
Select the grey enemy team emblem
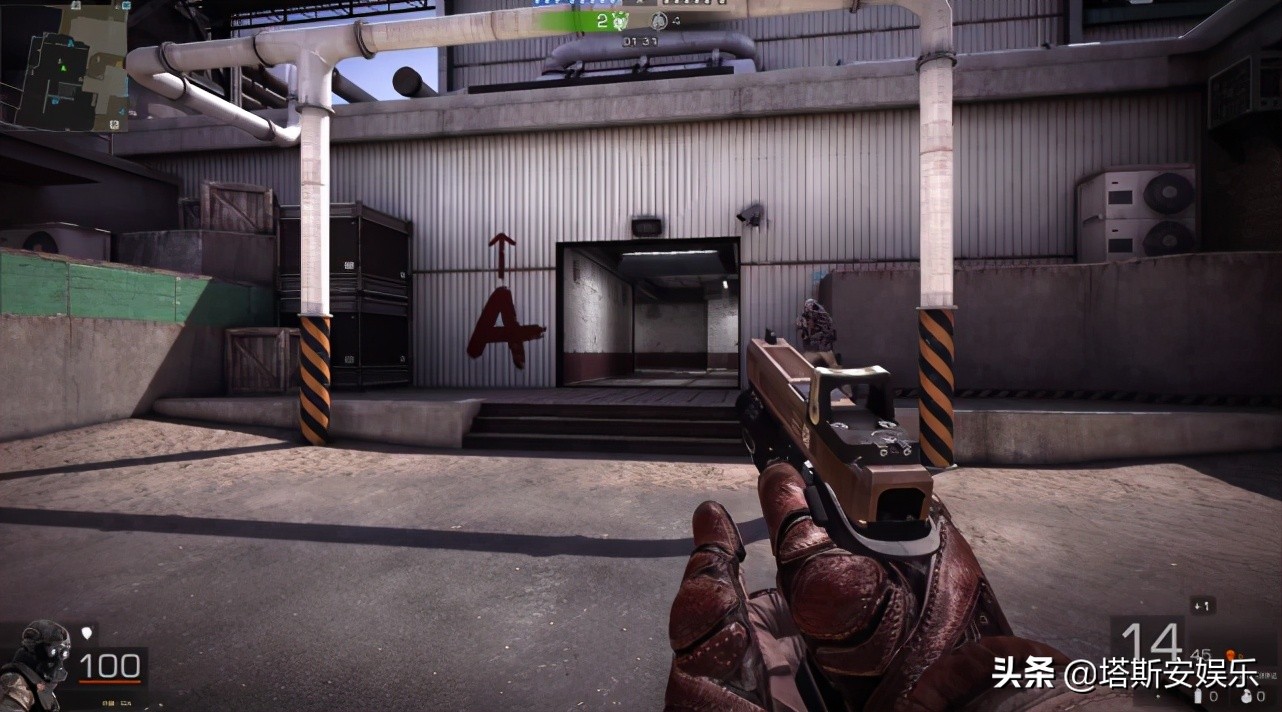click(658, 21)
